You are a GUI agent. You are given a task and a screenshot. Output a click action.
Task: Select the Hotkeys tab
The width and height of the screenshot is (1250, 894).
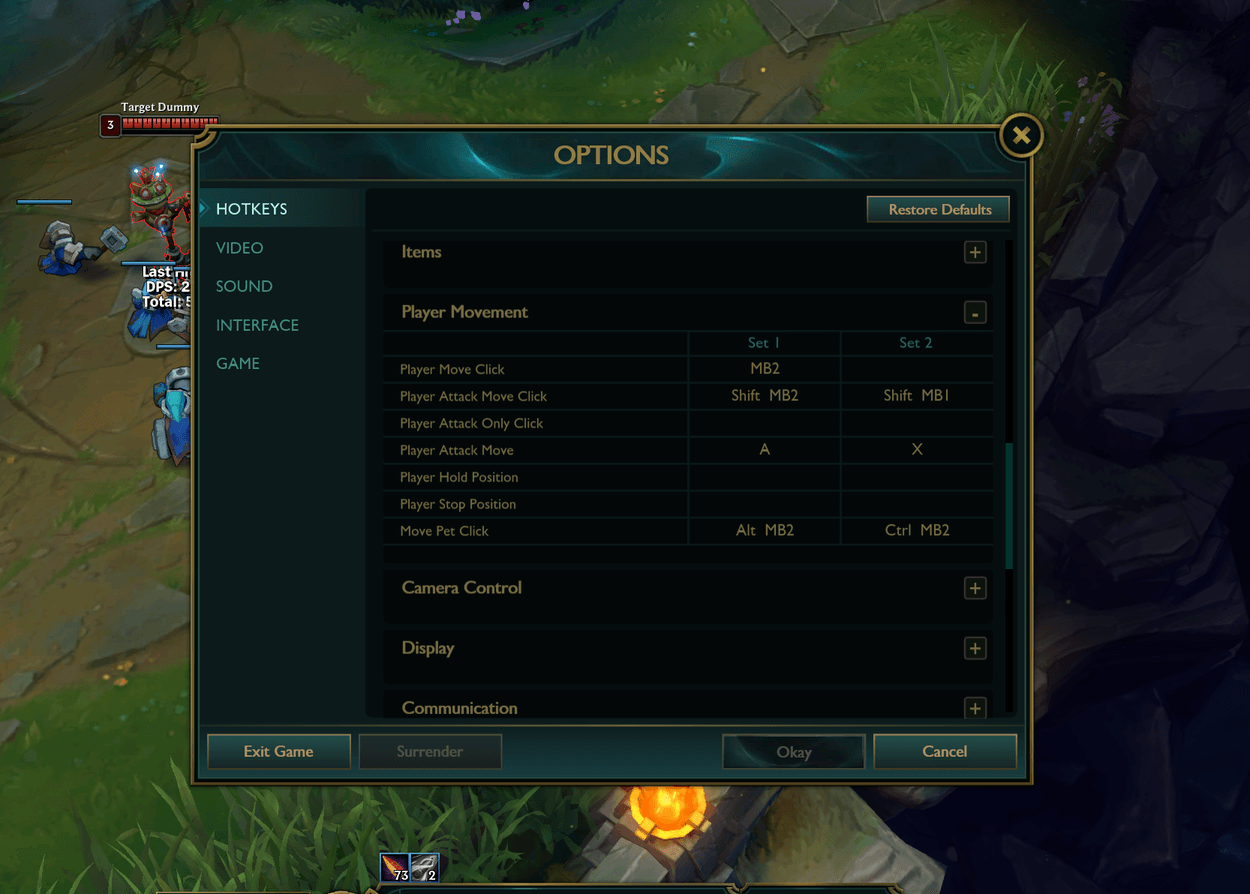[252, 209]
